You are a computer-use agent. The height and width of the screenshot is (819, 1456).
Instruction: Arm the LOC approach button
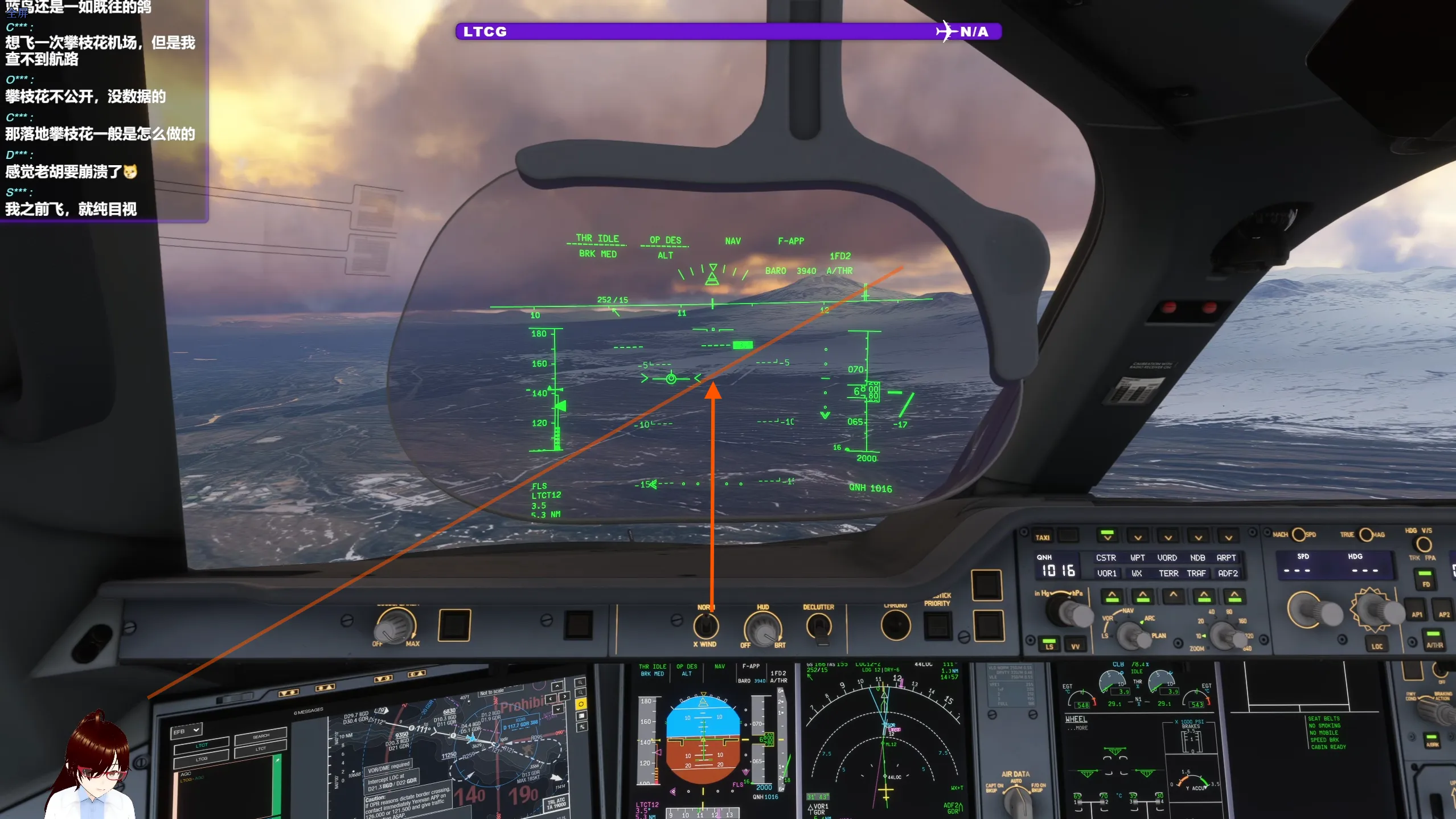(x=1377, y=642)
